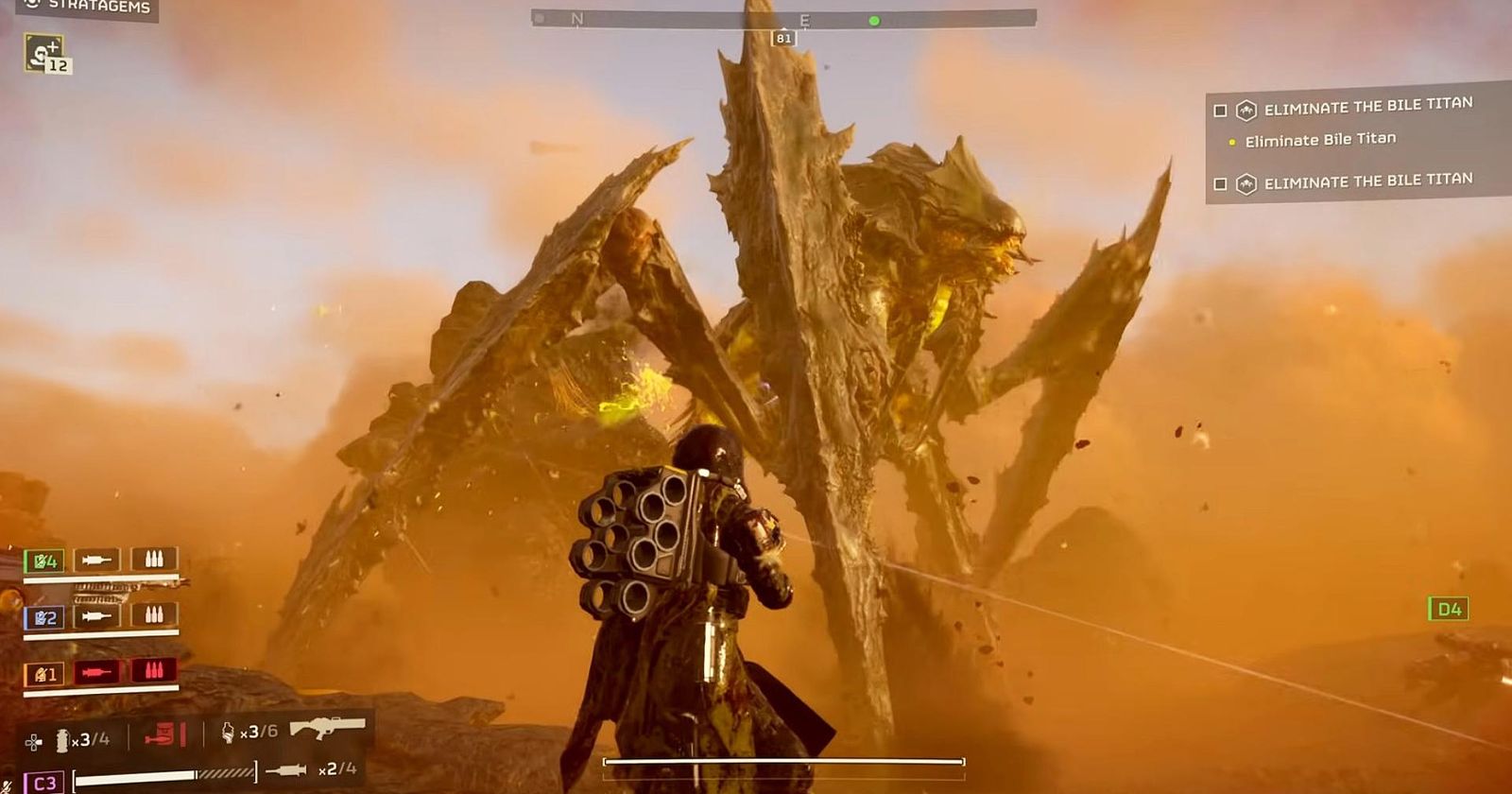Click the player's stim syringe counter icon
The image size is (1512, 794).
285,769
